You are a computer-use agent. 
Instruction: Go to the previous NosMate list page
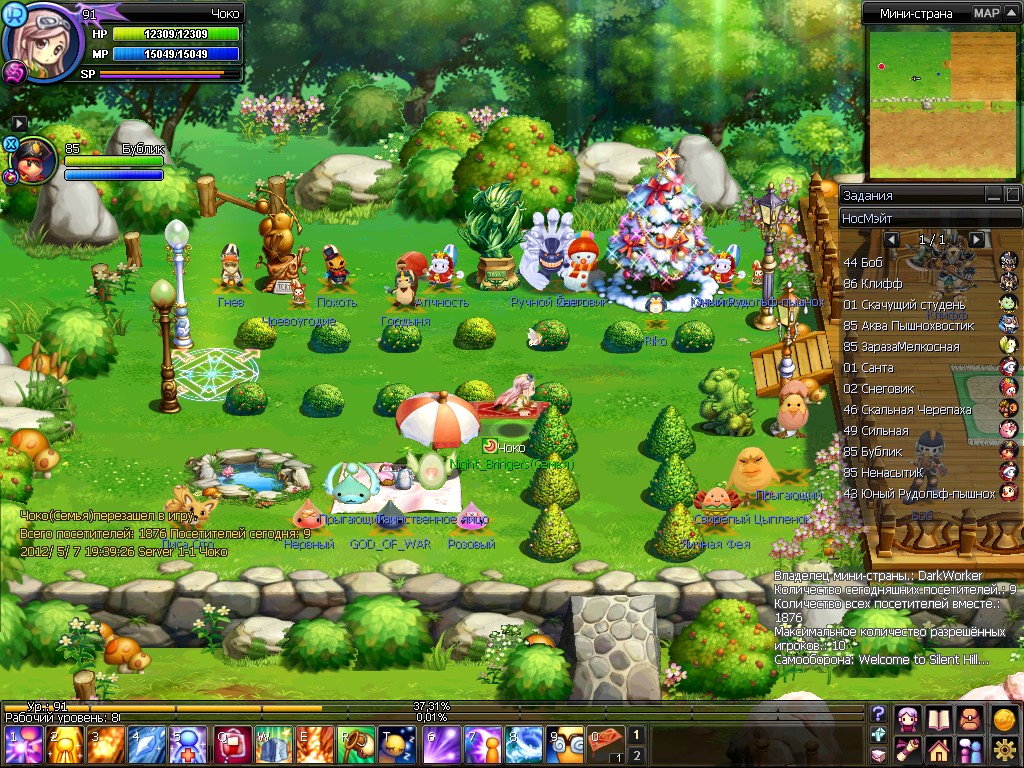click(892, 240)
